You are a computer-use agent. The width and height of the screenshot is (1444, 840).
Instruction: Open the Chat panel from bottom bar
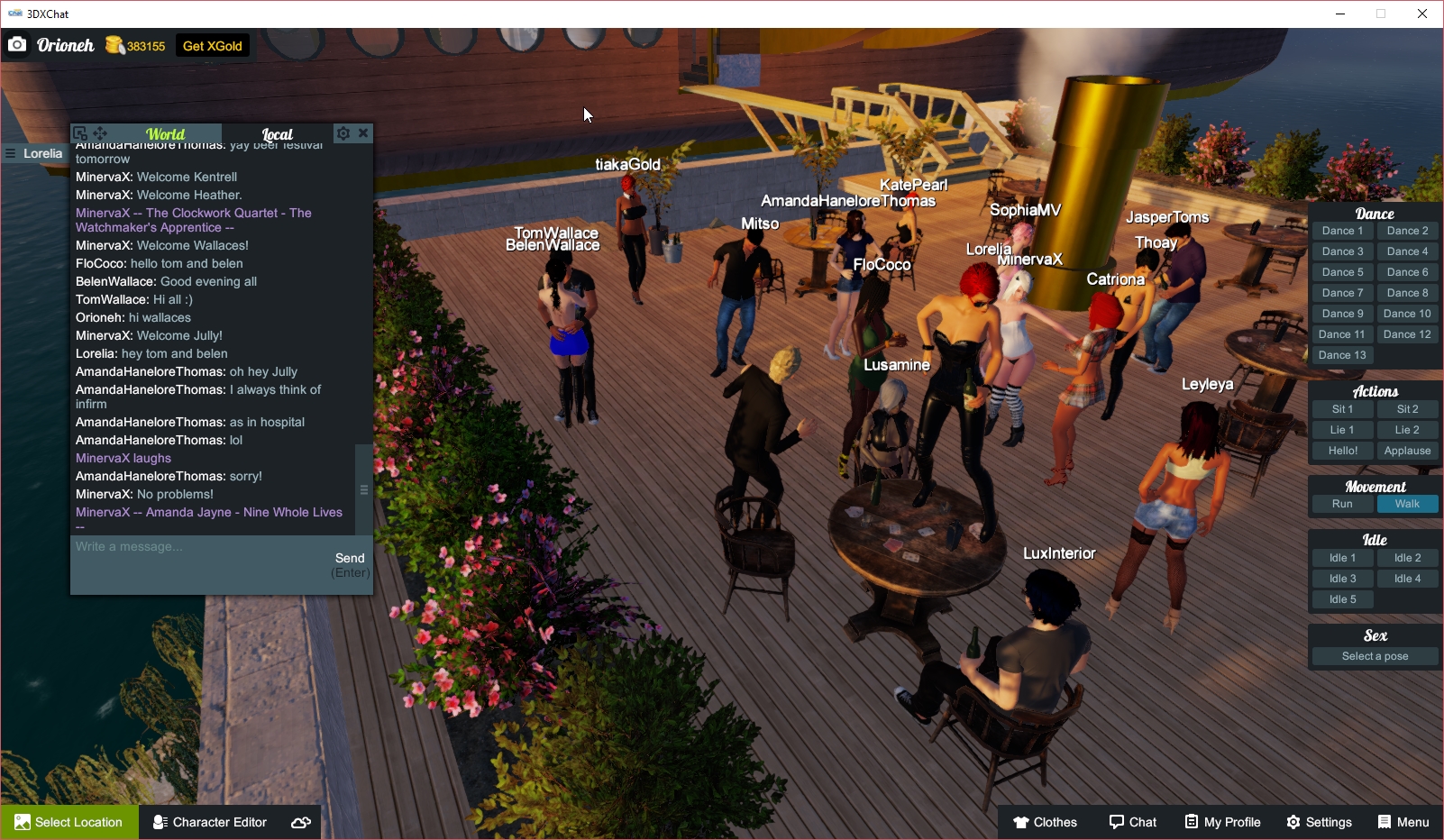coord(1132,821)
